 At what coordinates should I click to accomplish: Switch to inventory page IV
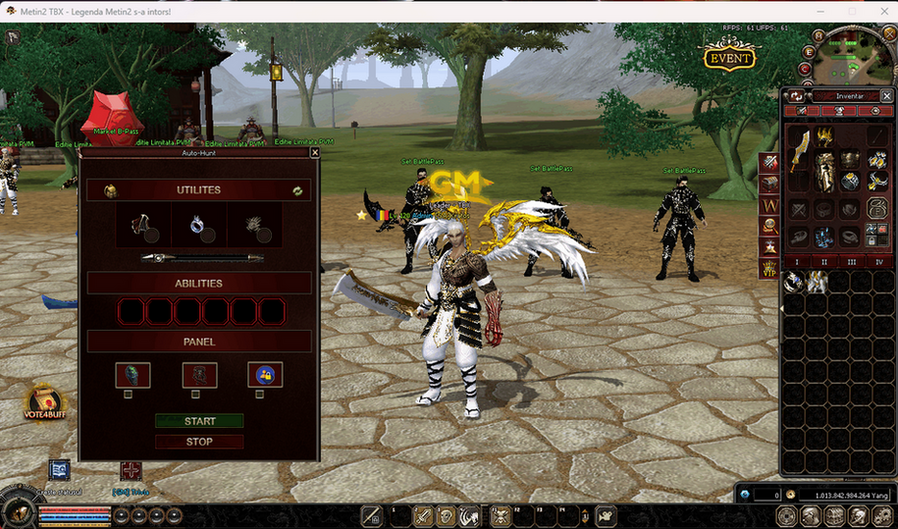click(878, 261)
